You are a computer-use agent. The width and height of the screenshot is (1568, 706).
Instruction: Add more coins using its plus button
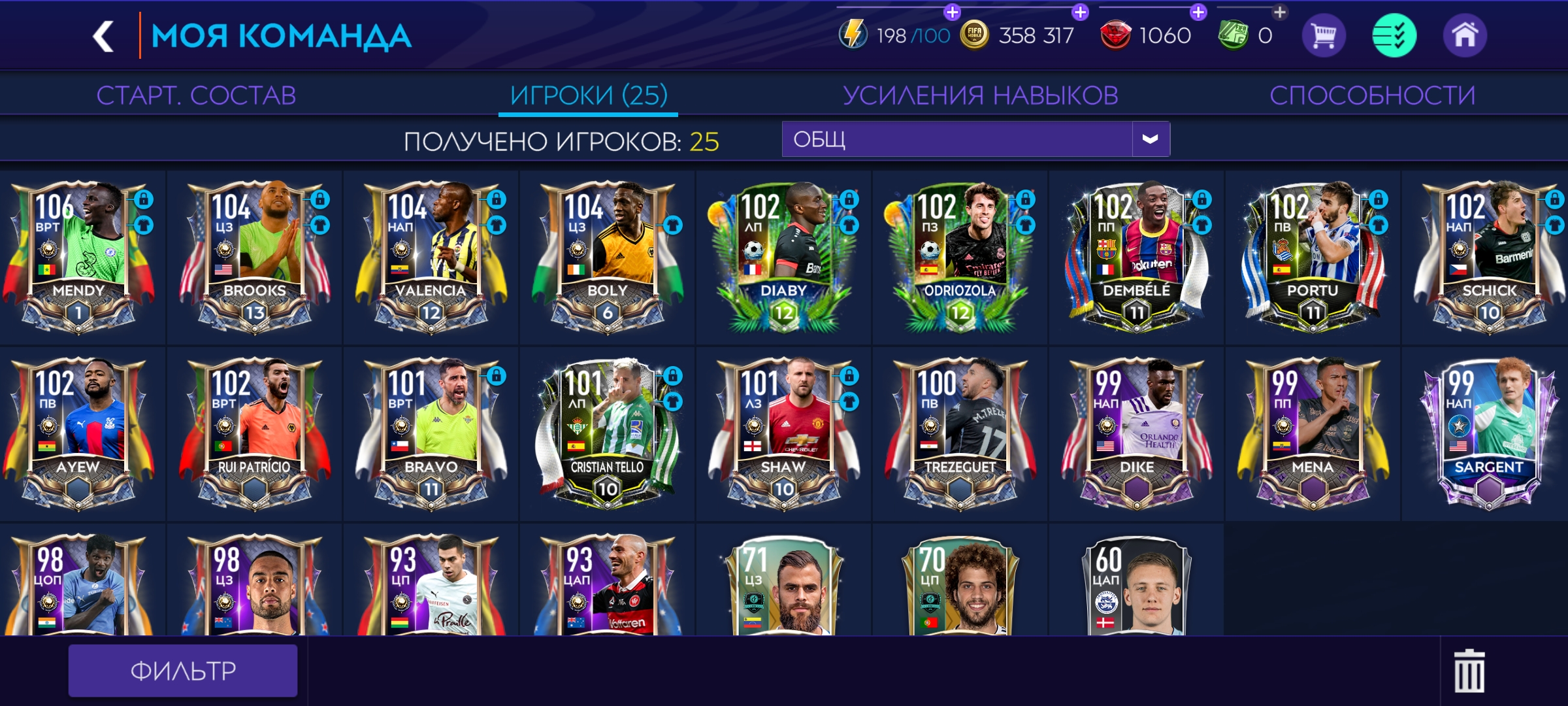pyautogui.click(x=1080, y=11)
